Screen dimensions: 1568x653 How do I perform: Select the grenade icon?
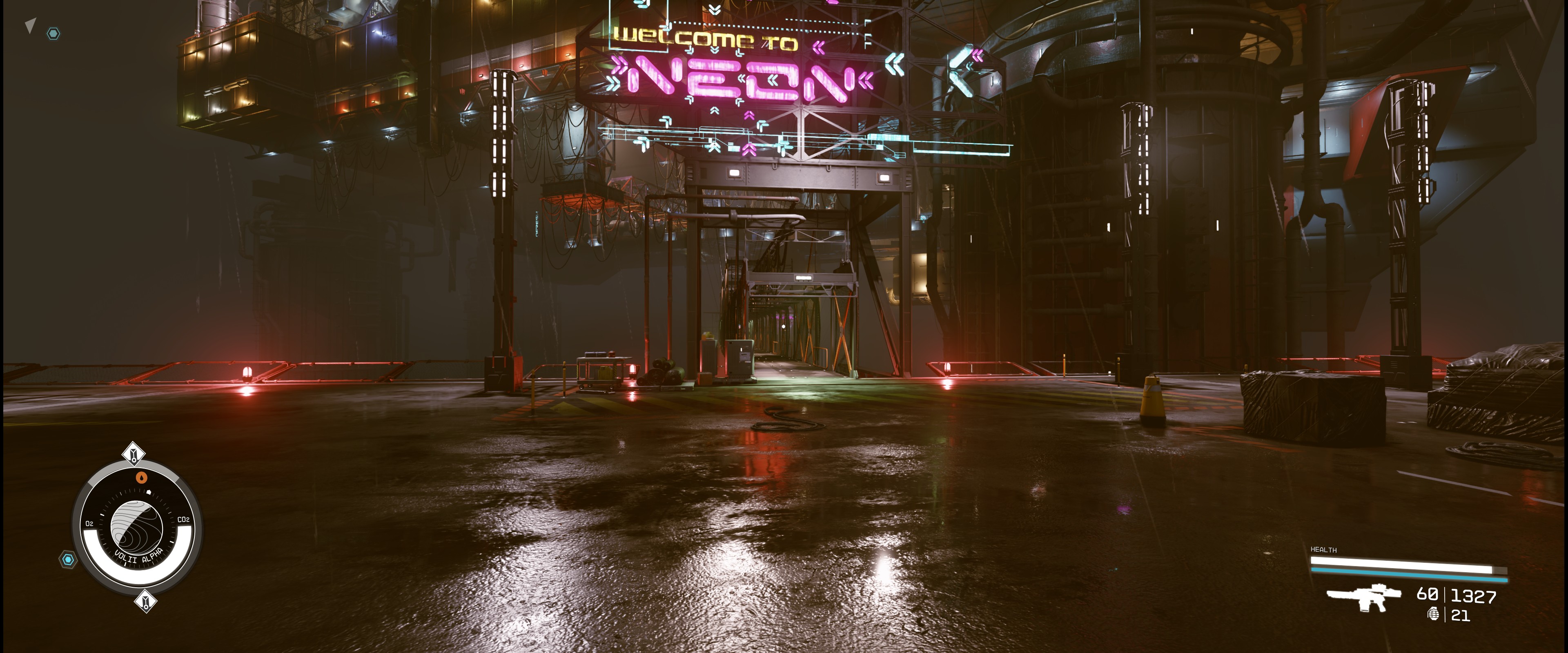[1434, 614]
